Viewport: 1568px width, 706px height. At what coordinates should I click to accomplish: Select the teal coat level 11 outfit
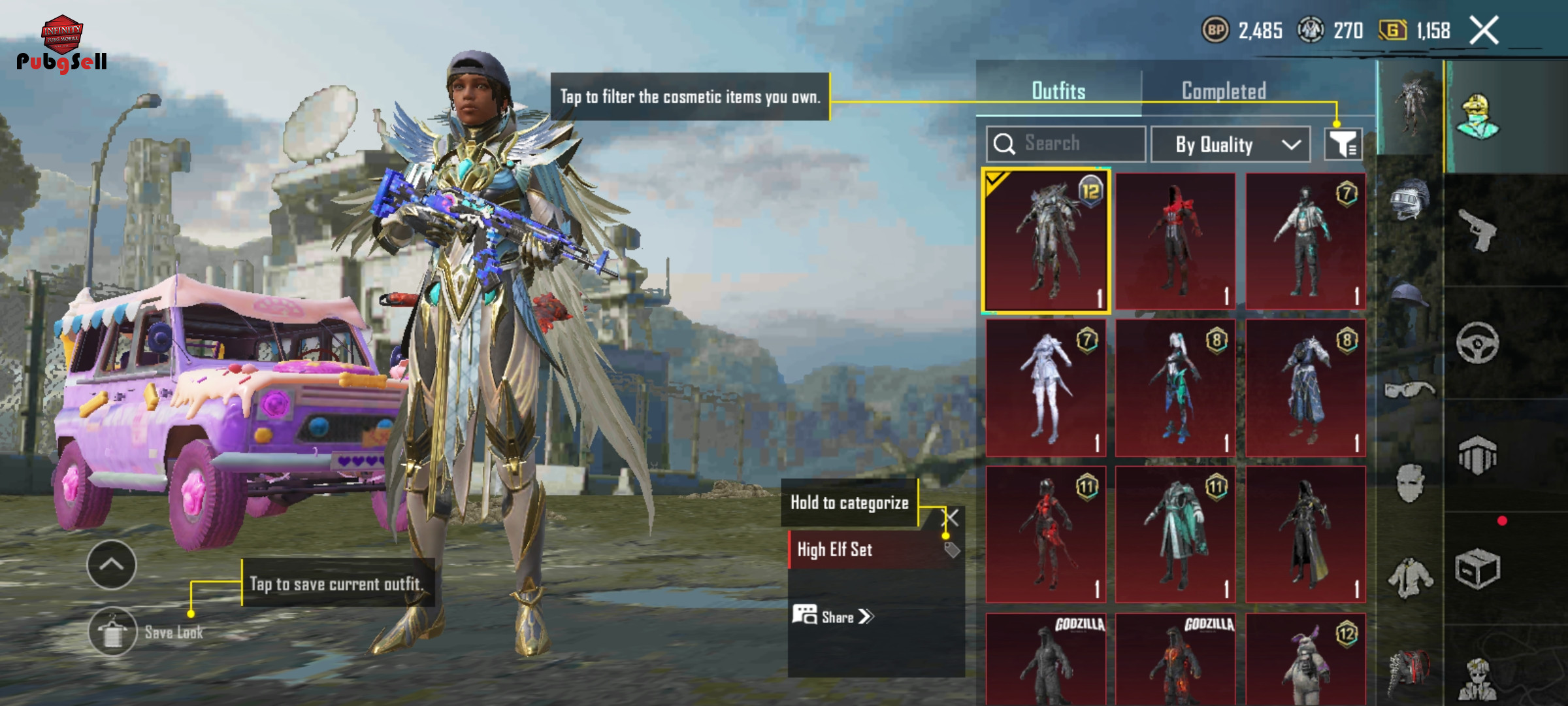click(1175, 534)
